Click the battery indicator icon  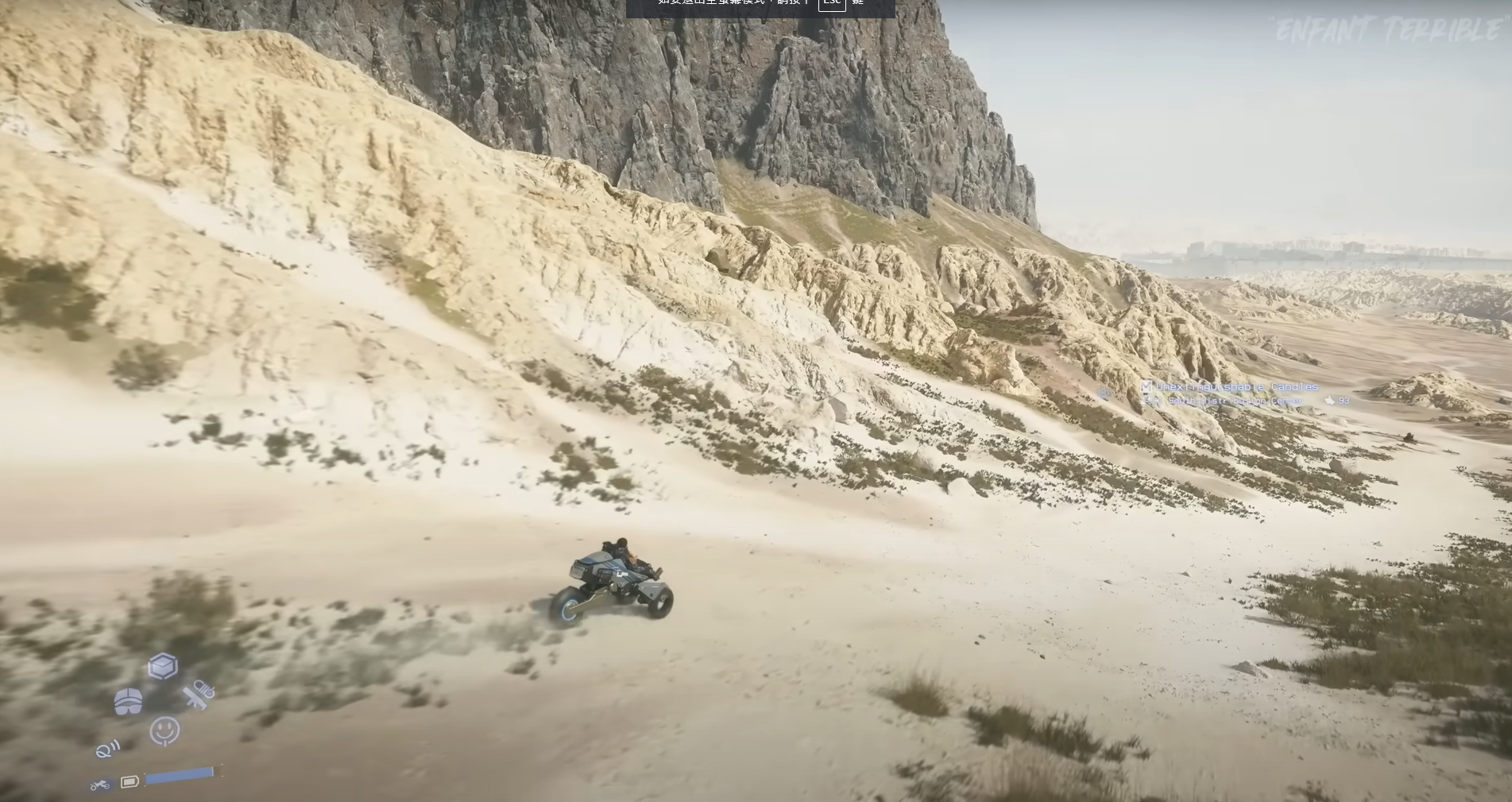point(130,781)
